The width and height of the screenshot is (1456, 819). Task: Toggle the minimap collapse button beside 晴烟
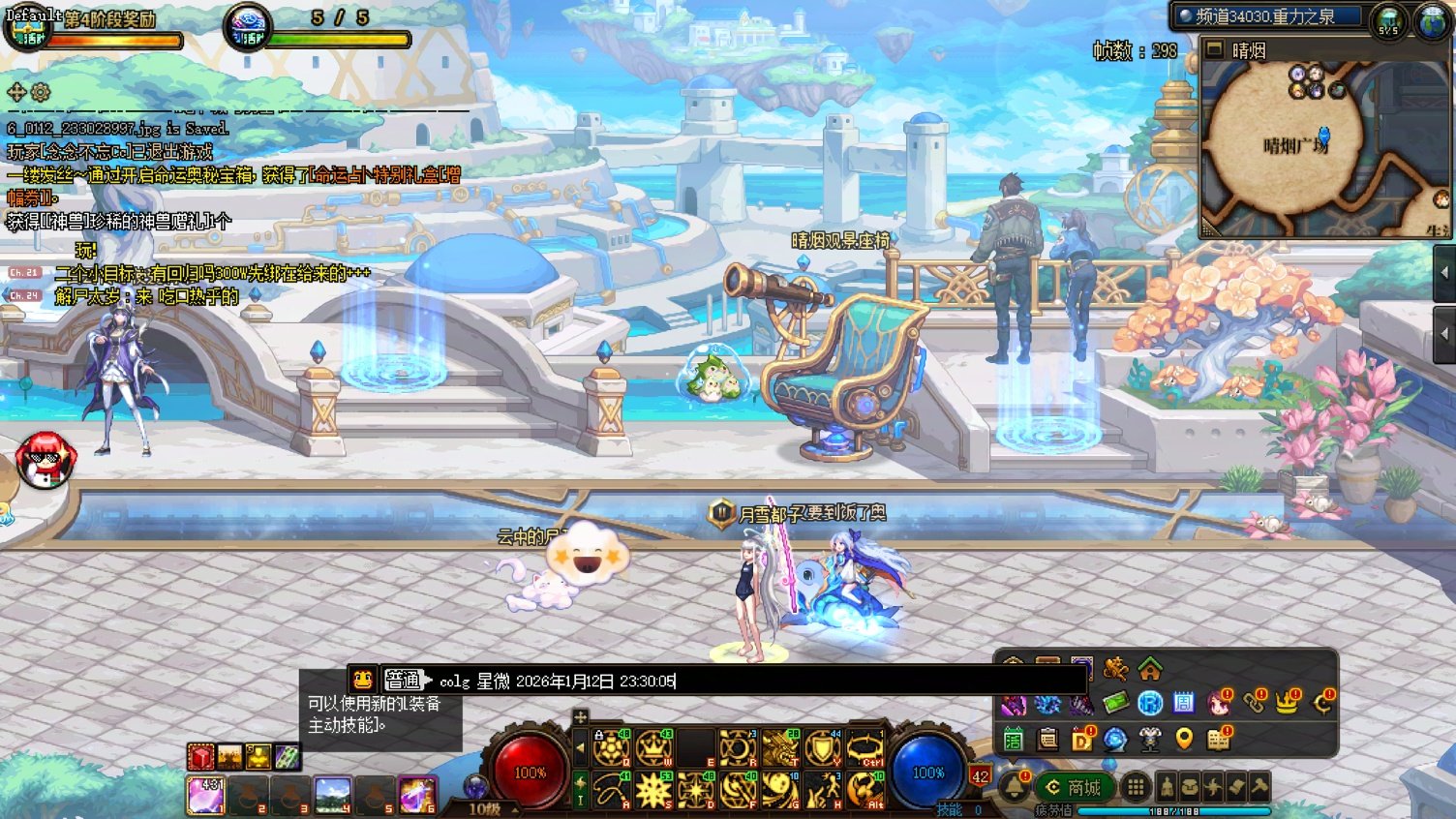pos(1215,49)
